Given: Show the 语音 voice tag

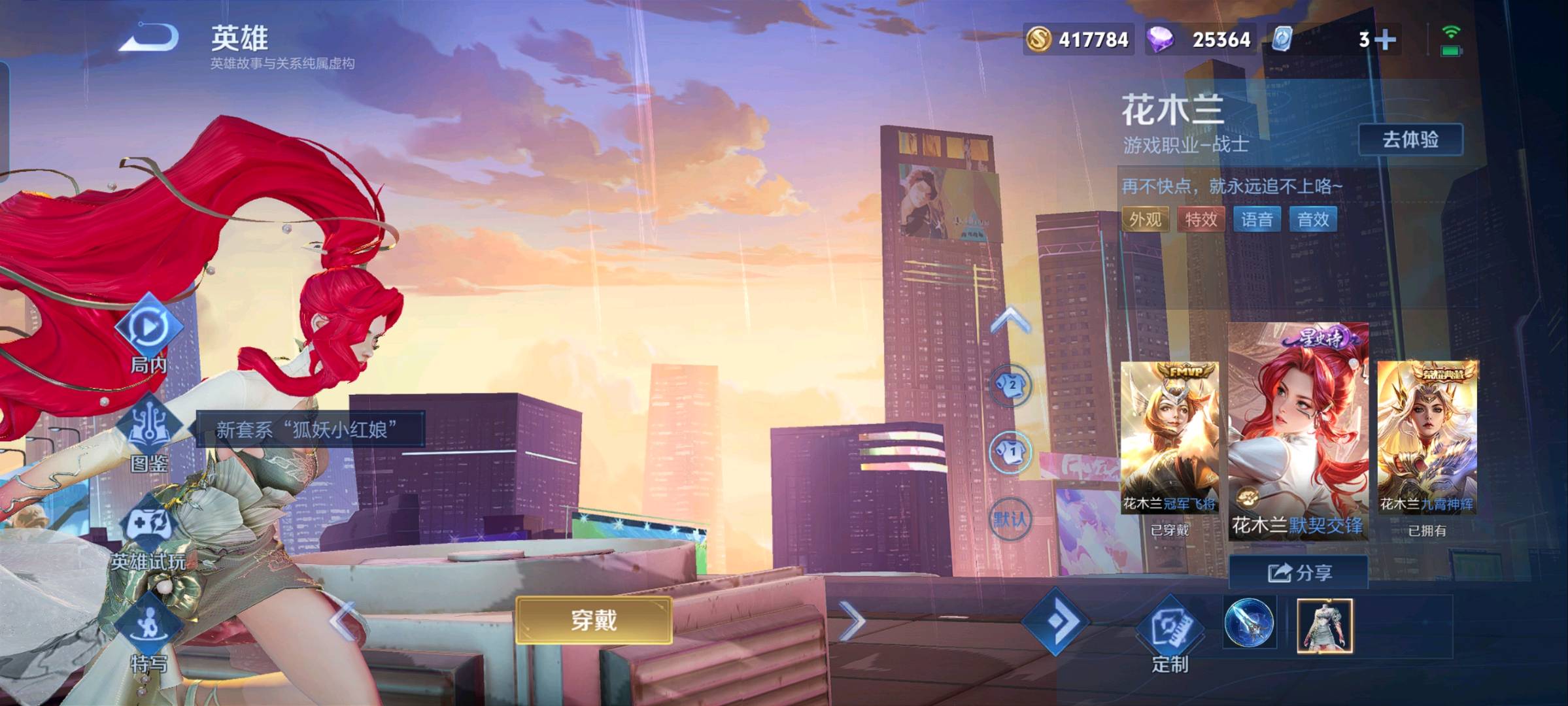Looking at the screenshot, I should (1257, 220).
